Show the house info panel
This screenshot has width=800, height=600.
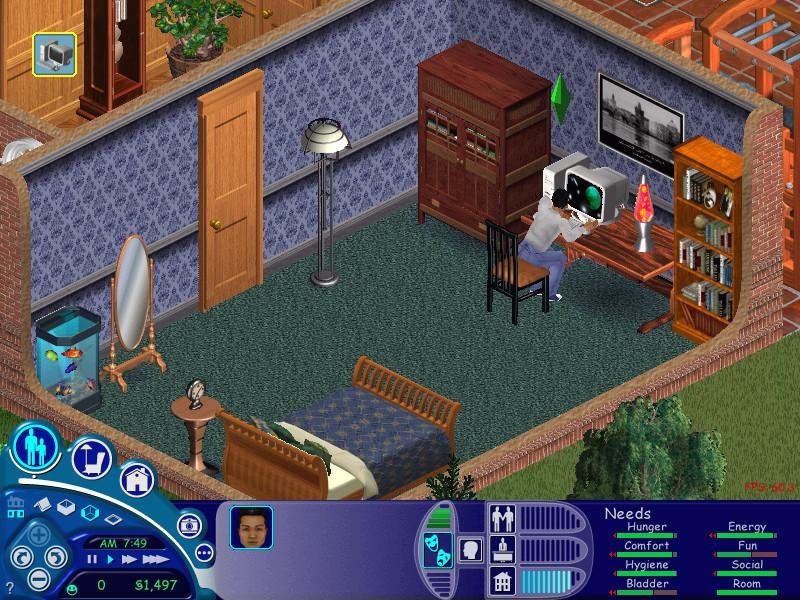click(x=501, y=581)
